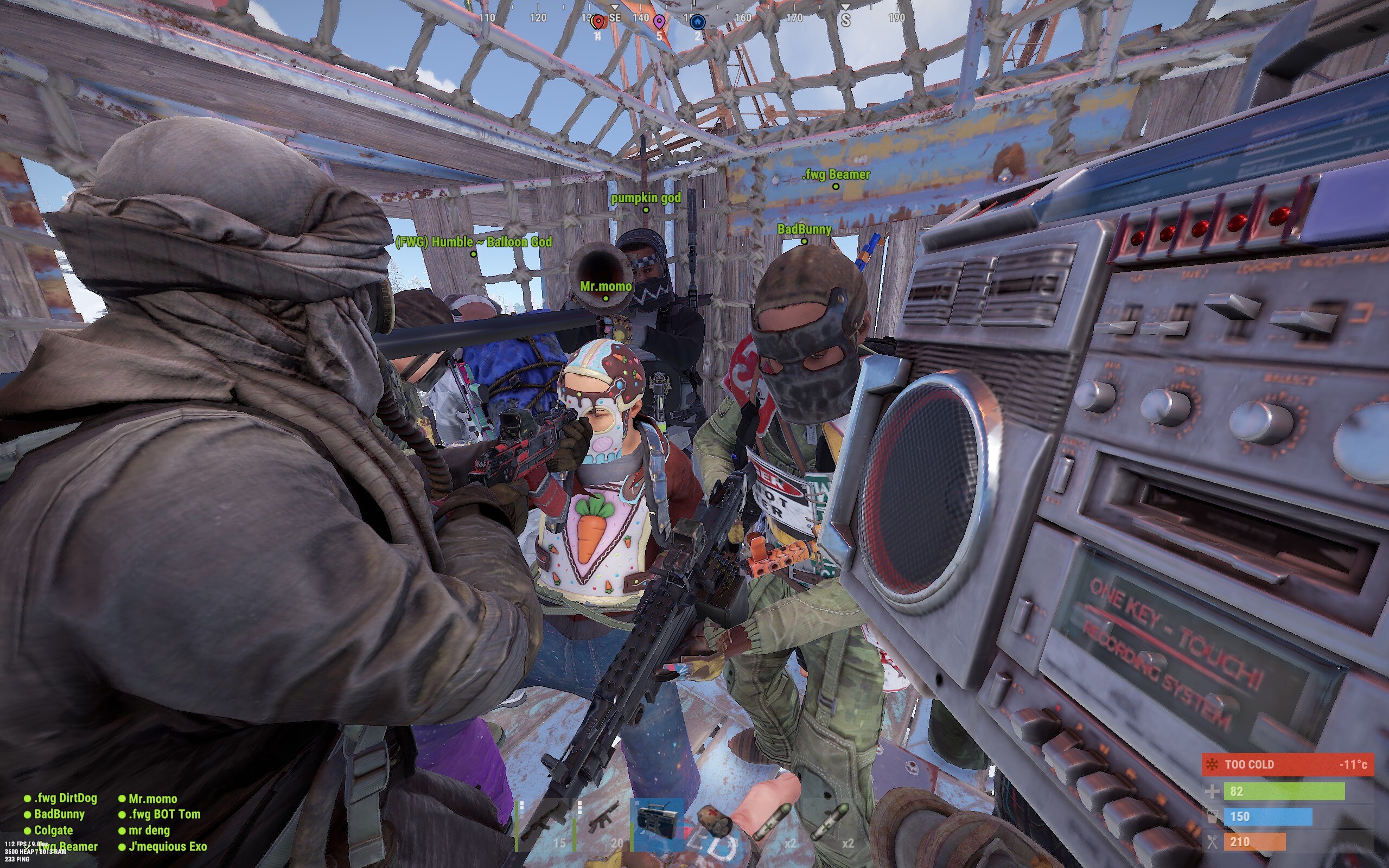Click the red map marker labeled 14 on compass

(598, 21)
